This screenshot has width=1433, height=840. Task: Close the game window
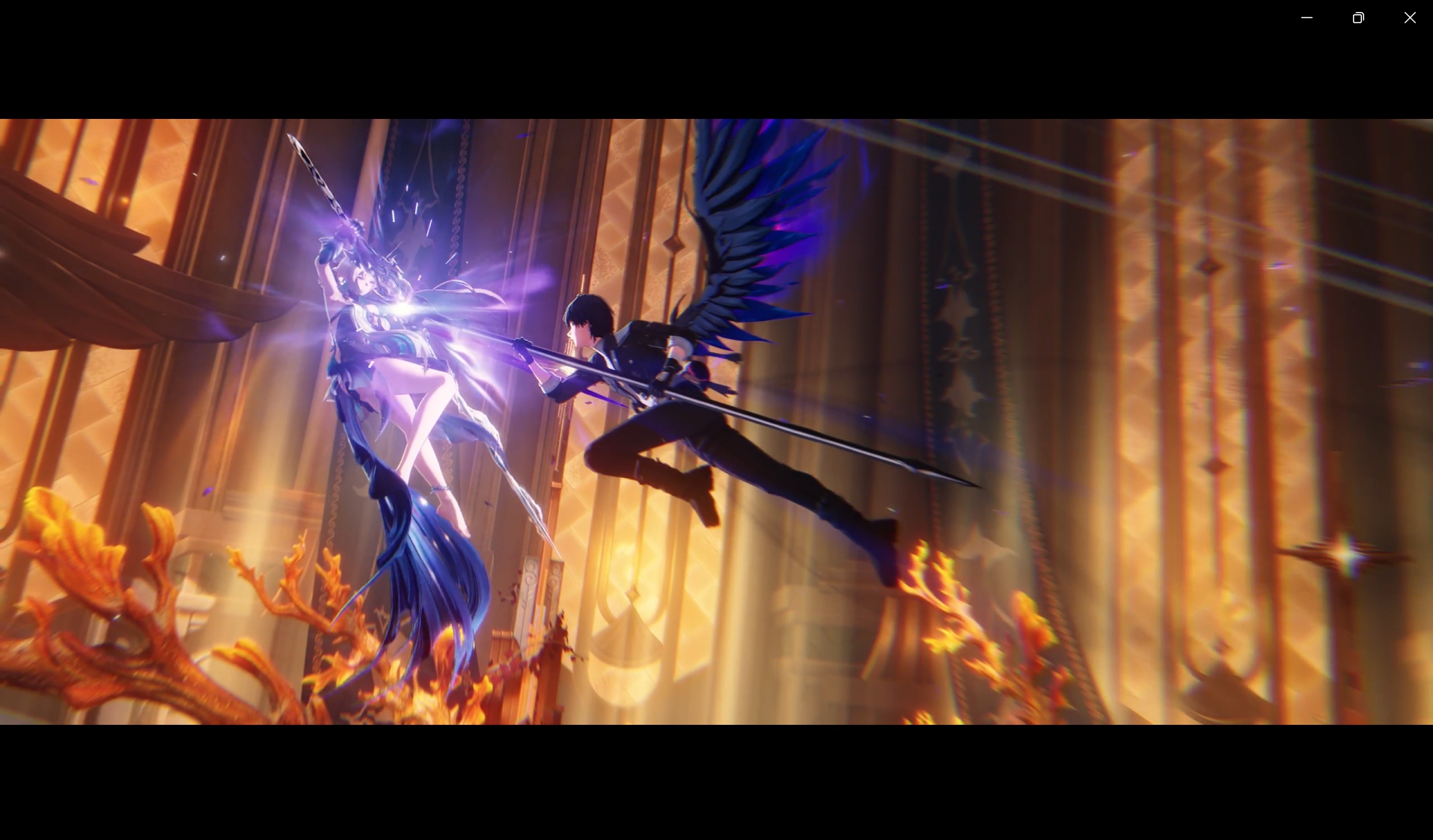tap(1410, 17)
